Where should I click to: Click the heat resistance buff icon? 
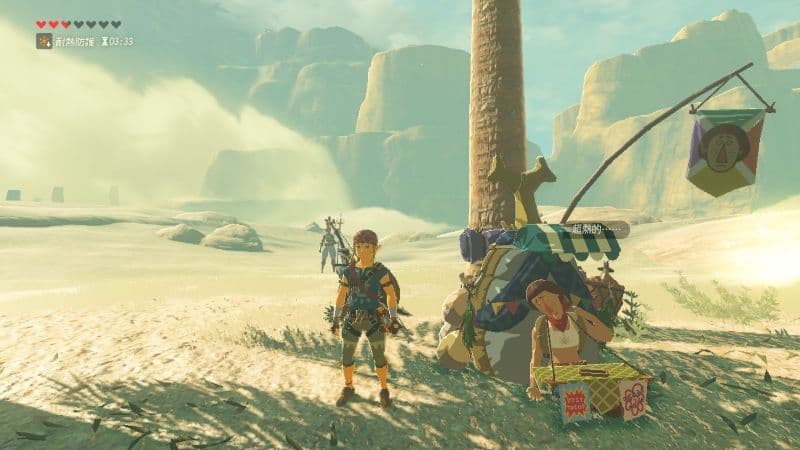(44, 41)
